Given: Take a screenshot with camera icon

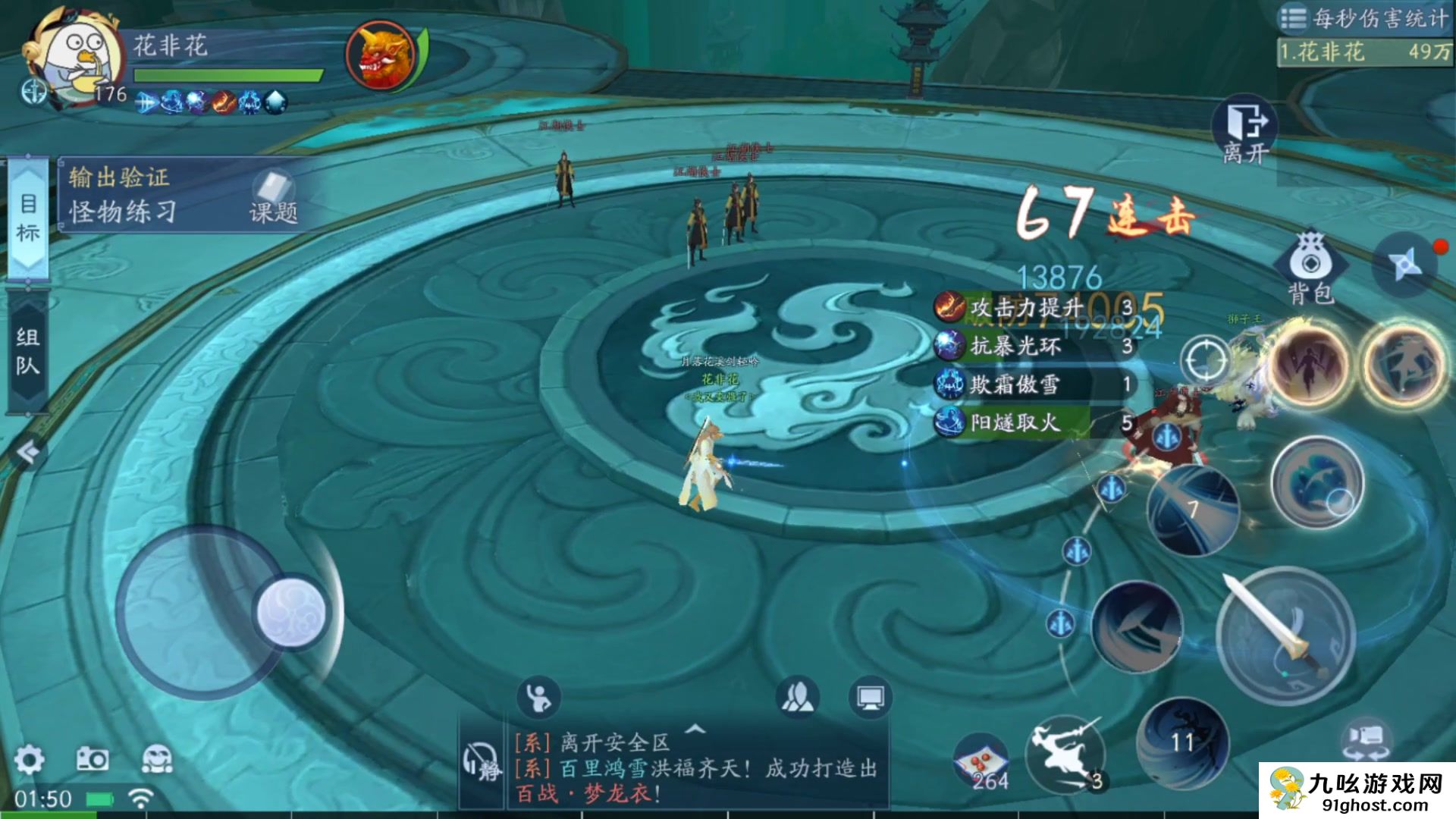Looking at the screenshot, I should tap(93, 759).
